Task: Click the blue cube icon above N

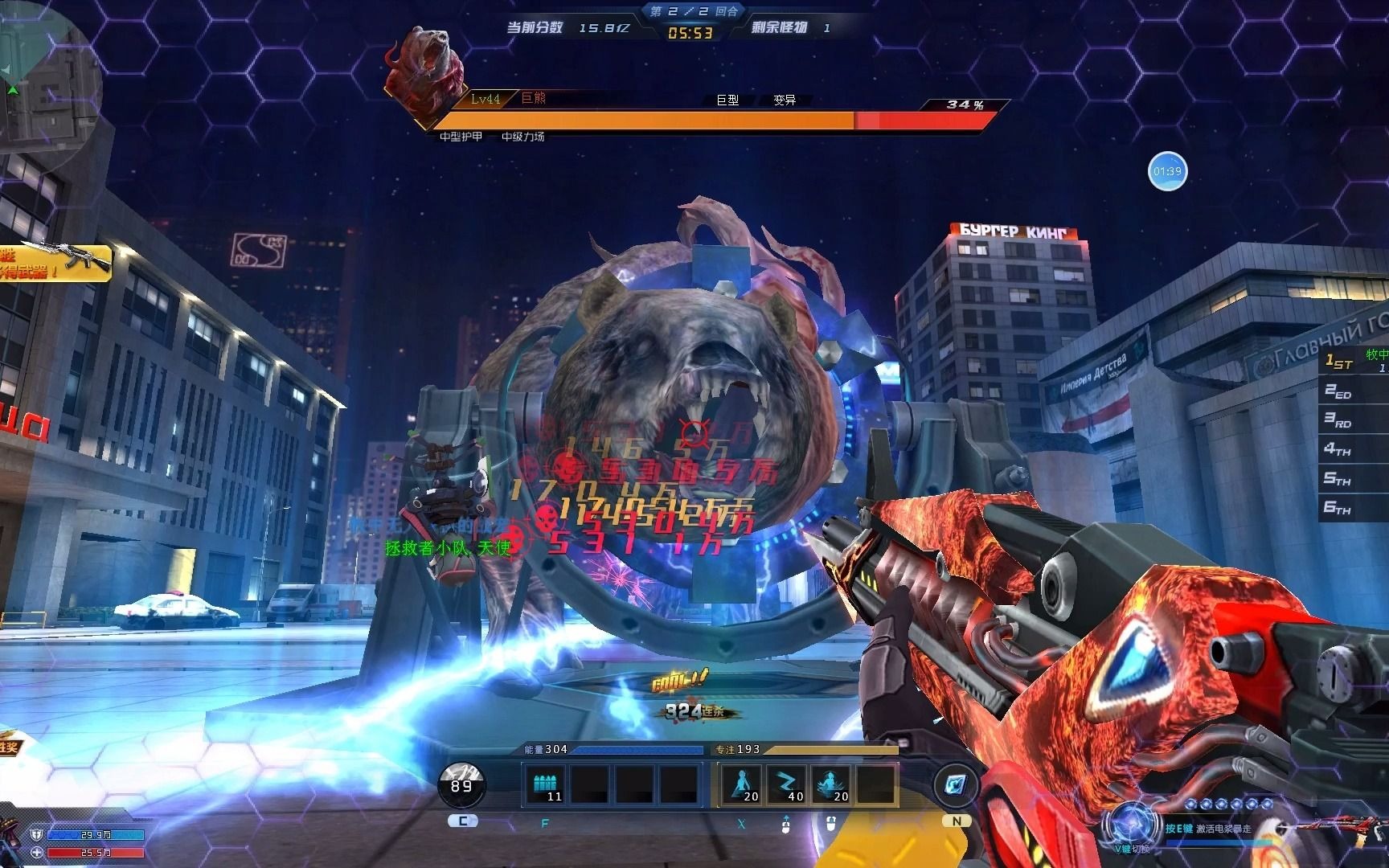Action: (955, 784)
